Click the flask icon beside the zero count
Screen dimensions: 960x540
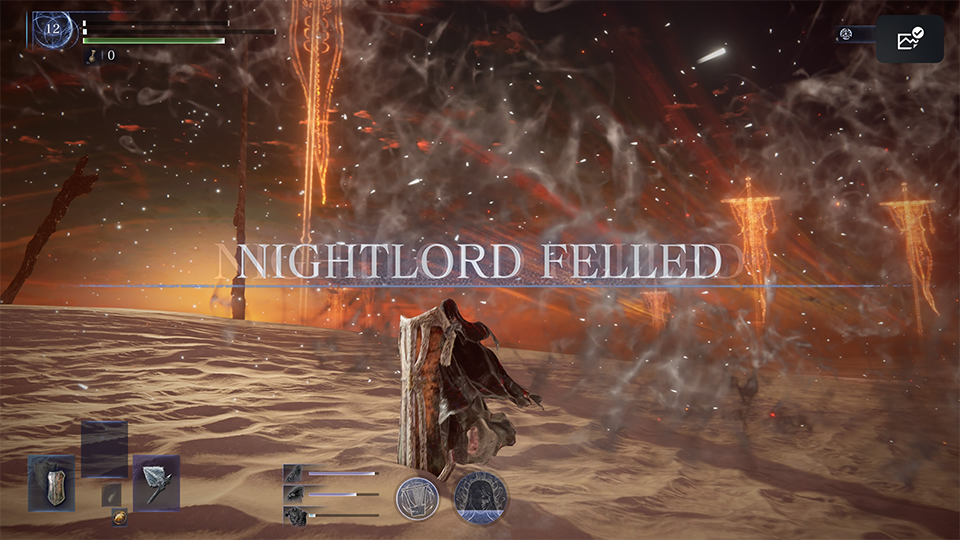pos(93,55)
